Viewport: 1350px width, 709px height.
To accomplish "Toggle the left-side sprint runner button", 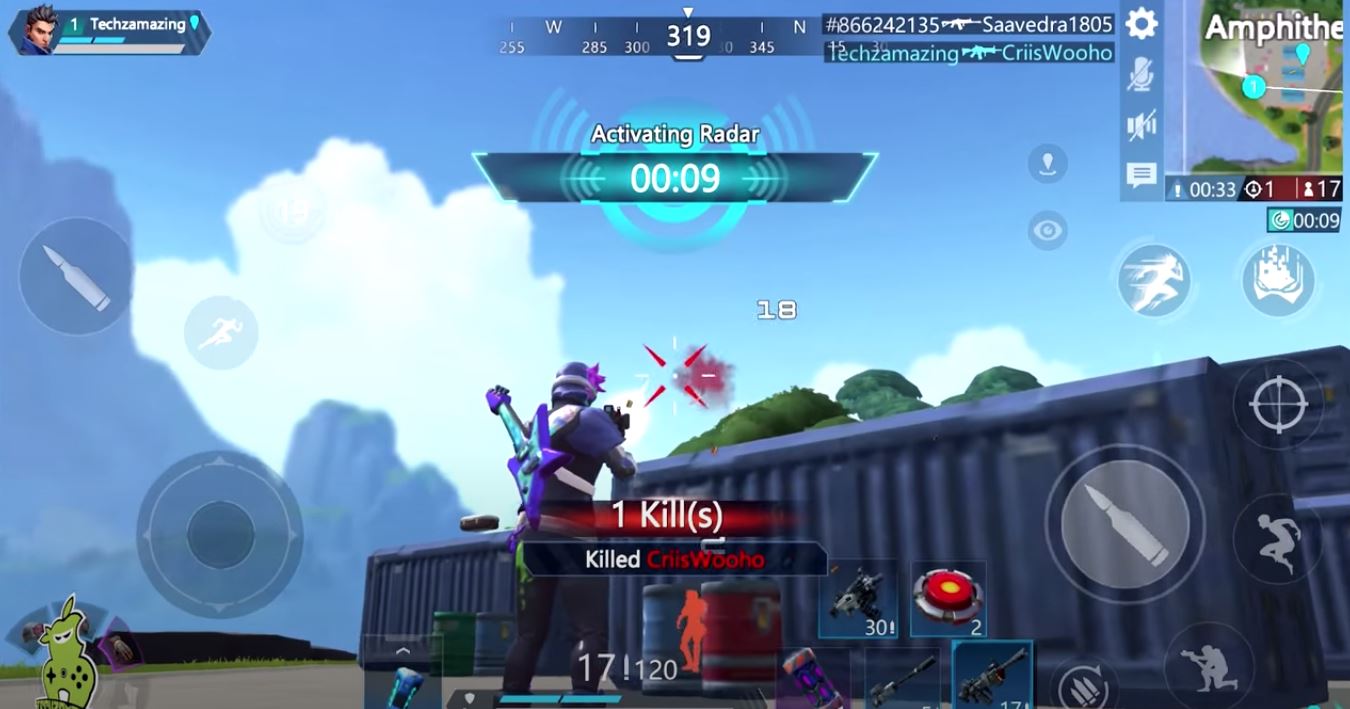I will [221, 333].
